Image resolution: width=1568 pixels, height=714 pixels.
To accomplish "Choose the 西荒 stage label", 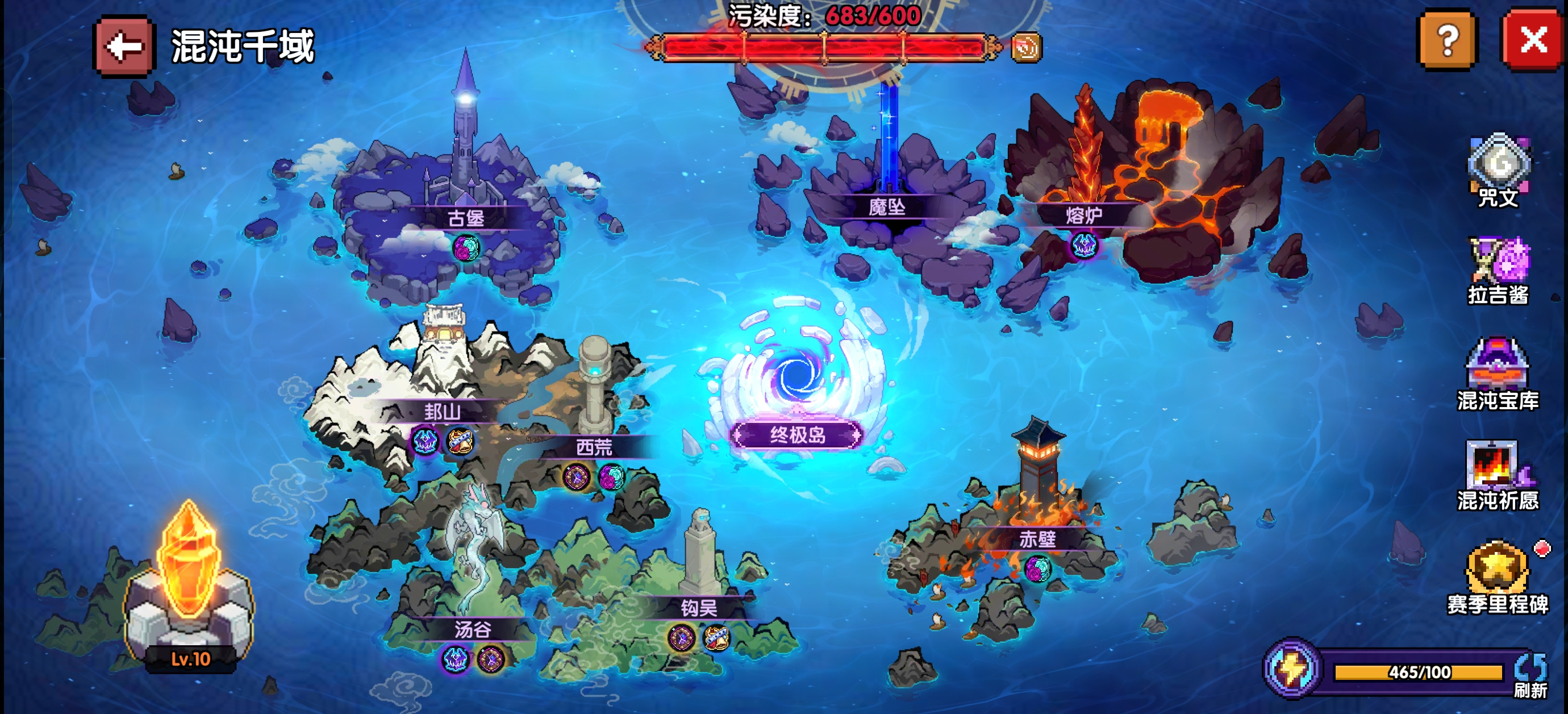I will 594,448.
